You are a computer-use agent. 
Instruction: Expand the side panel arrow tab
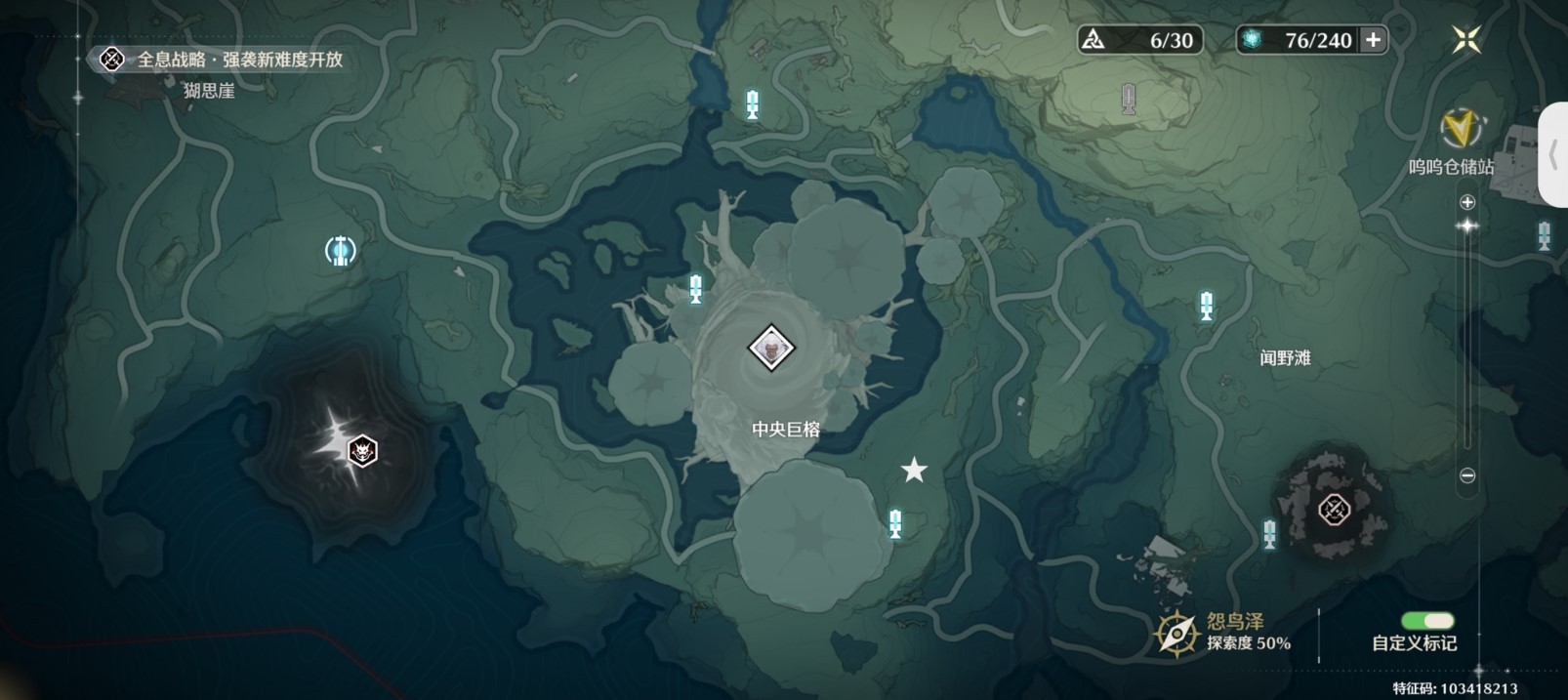coord(1553,154)
